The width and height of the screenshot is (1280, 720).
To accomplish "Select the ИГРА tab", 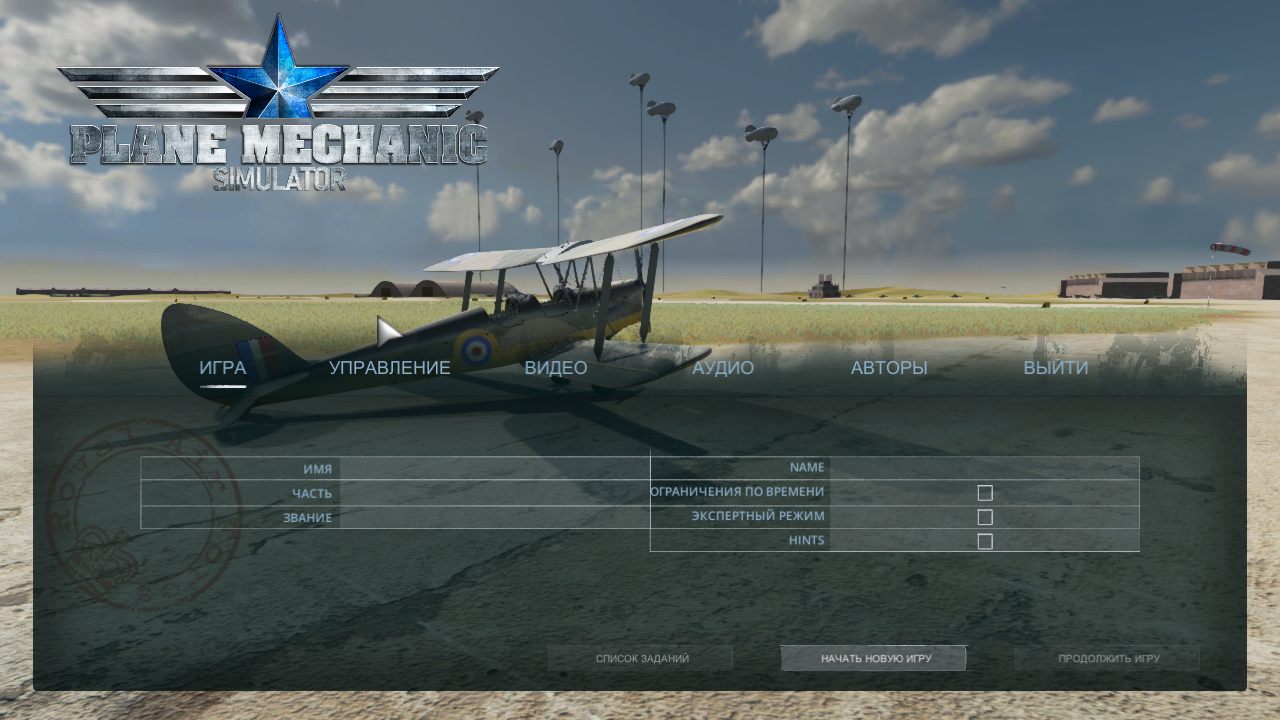I will [222, 368].
